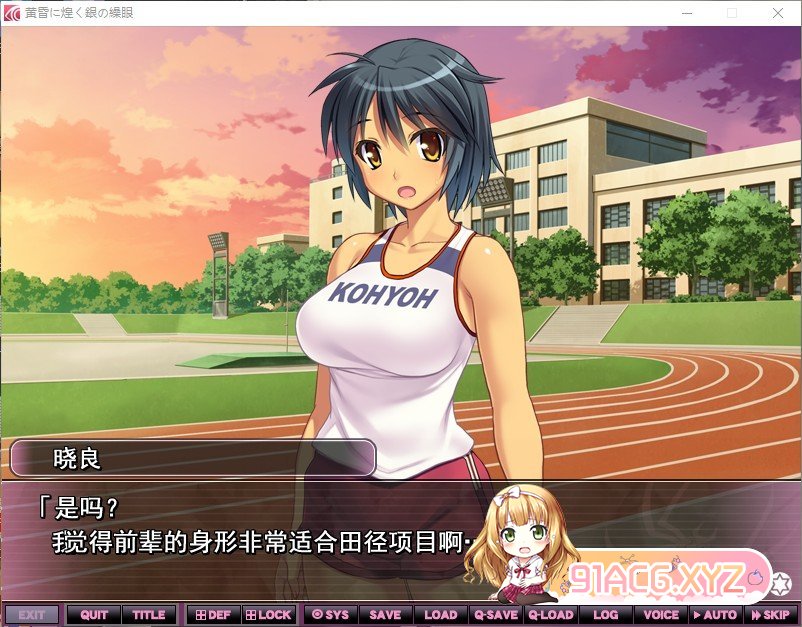Show the dialogue LOG

coord(606,615)
